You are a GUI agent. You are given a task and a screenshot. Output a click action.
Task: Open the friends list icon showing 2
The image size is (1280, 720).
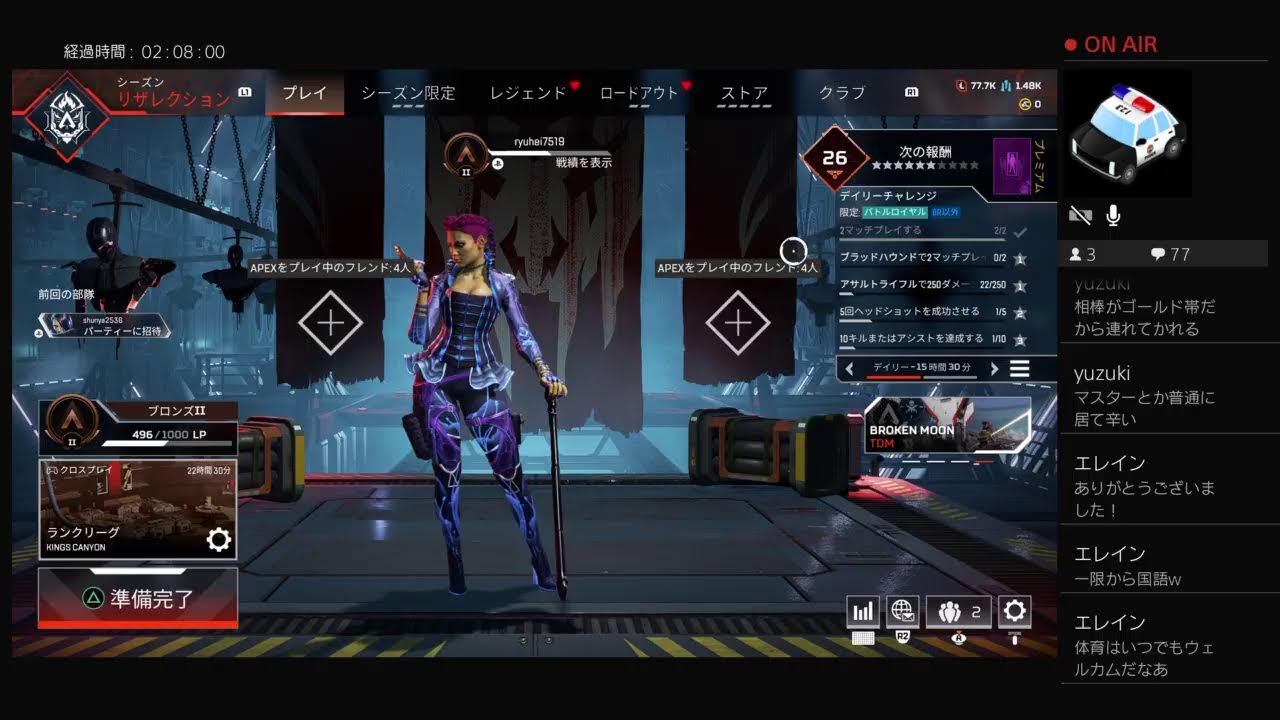(x=958, y=611)
